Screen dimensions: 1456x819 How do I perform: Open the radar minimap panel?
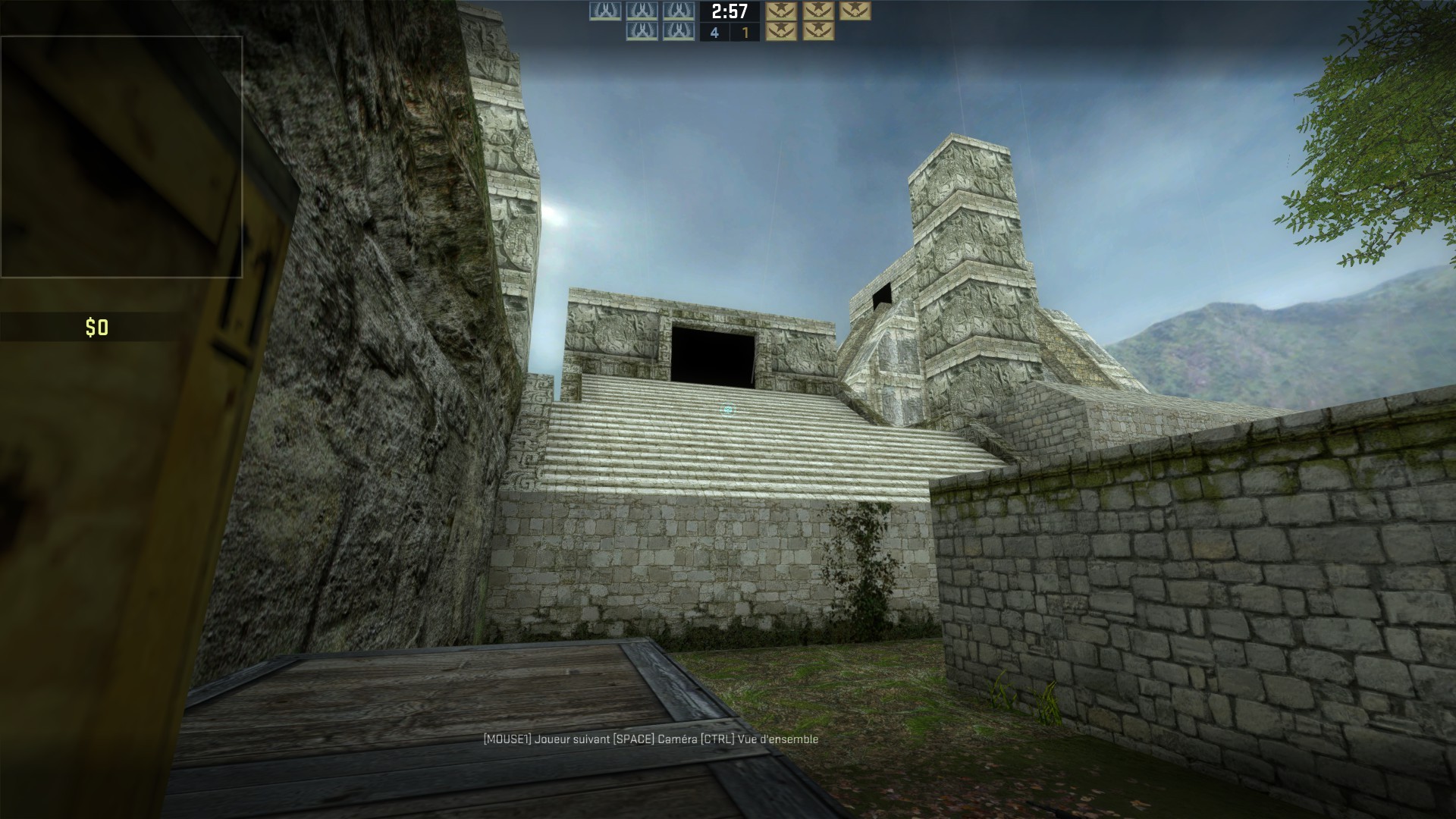[121, 155]
